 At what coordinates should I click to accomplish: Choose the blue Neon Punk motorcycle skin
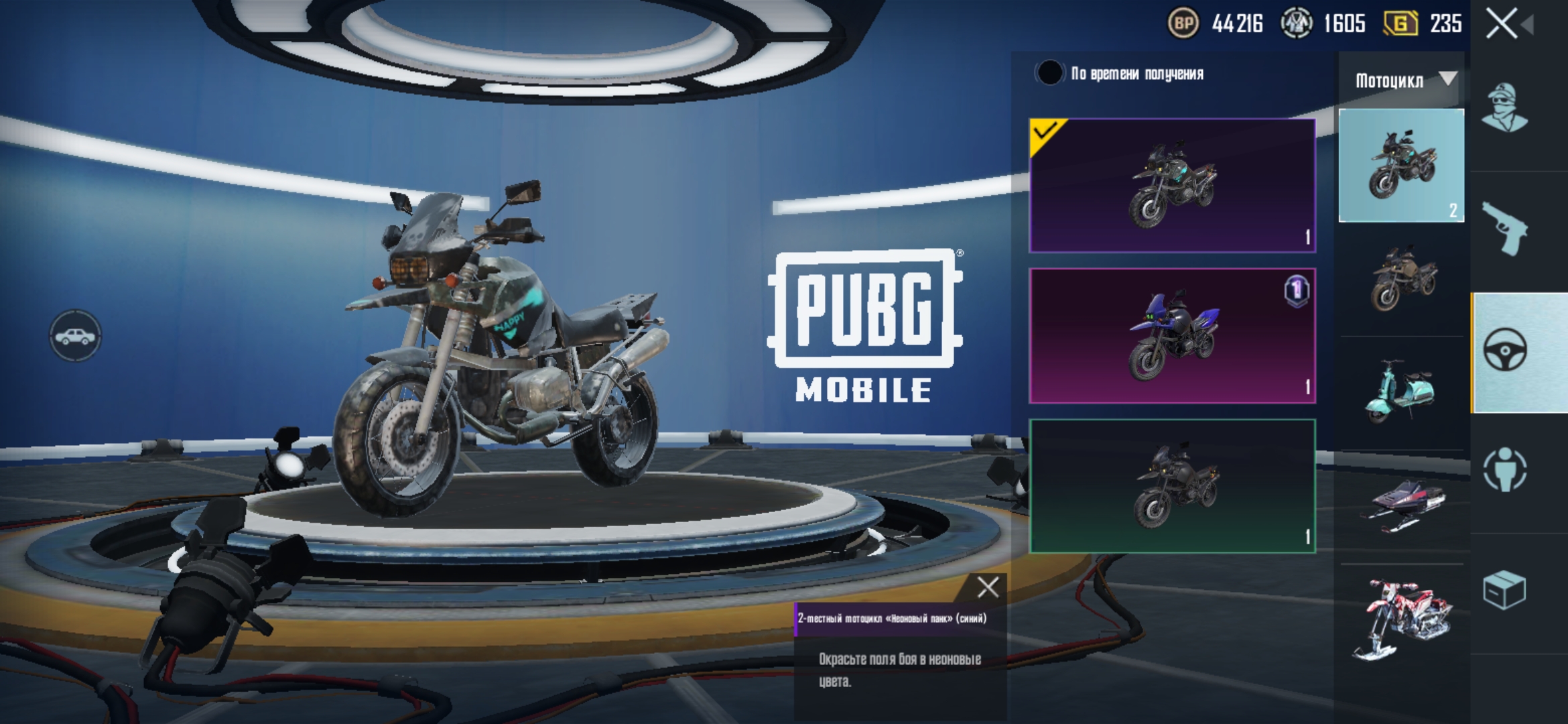click(1172, 336)
